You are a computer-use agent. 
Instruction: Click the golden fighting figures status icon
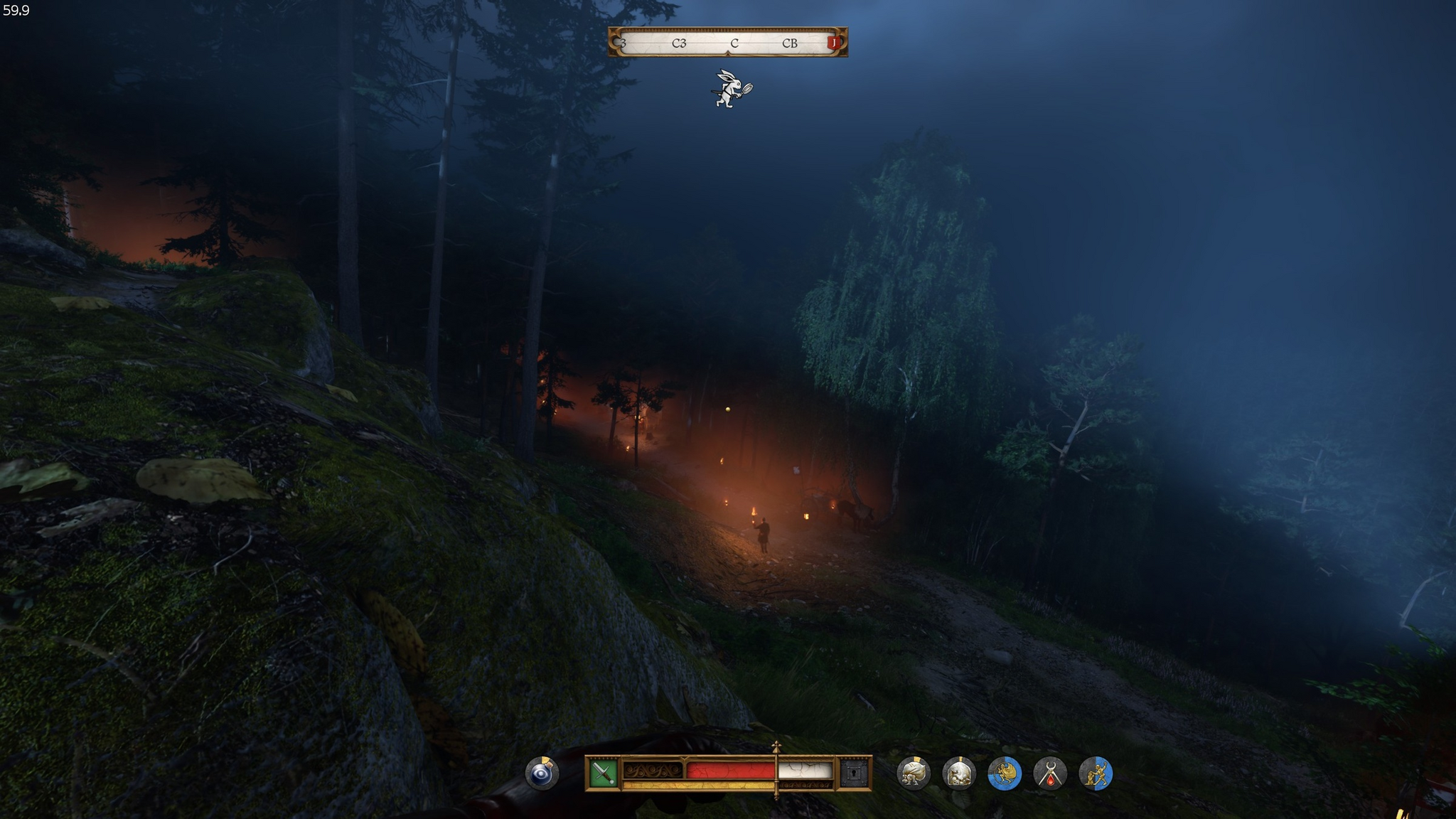[x=1096, y=773]
